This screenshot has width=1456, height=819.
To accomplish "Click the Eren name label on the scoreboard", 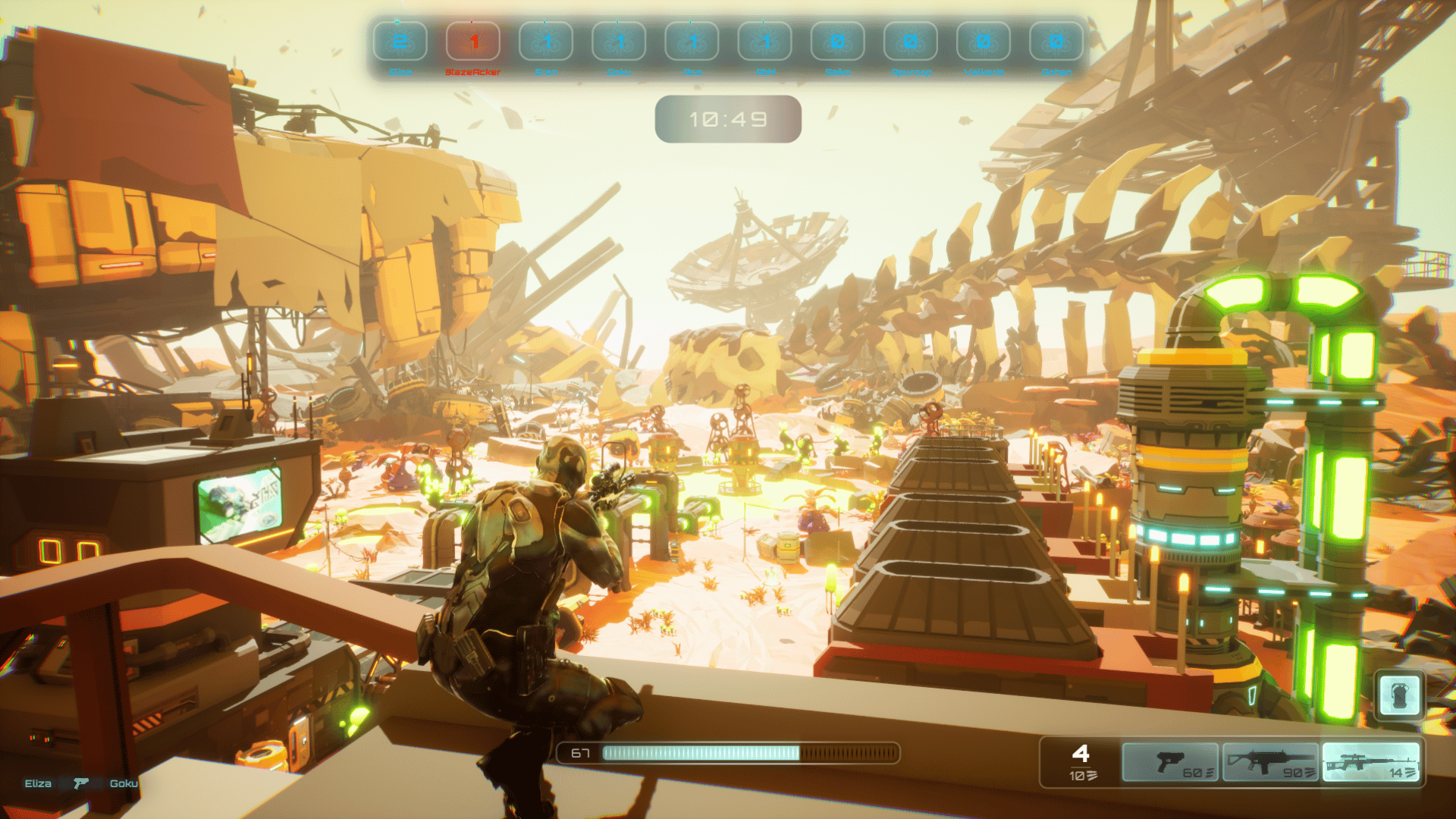I will coord(547,71).
